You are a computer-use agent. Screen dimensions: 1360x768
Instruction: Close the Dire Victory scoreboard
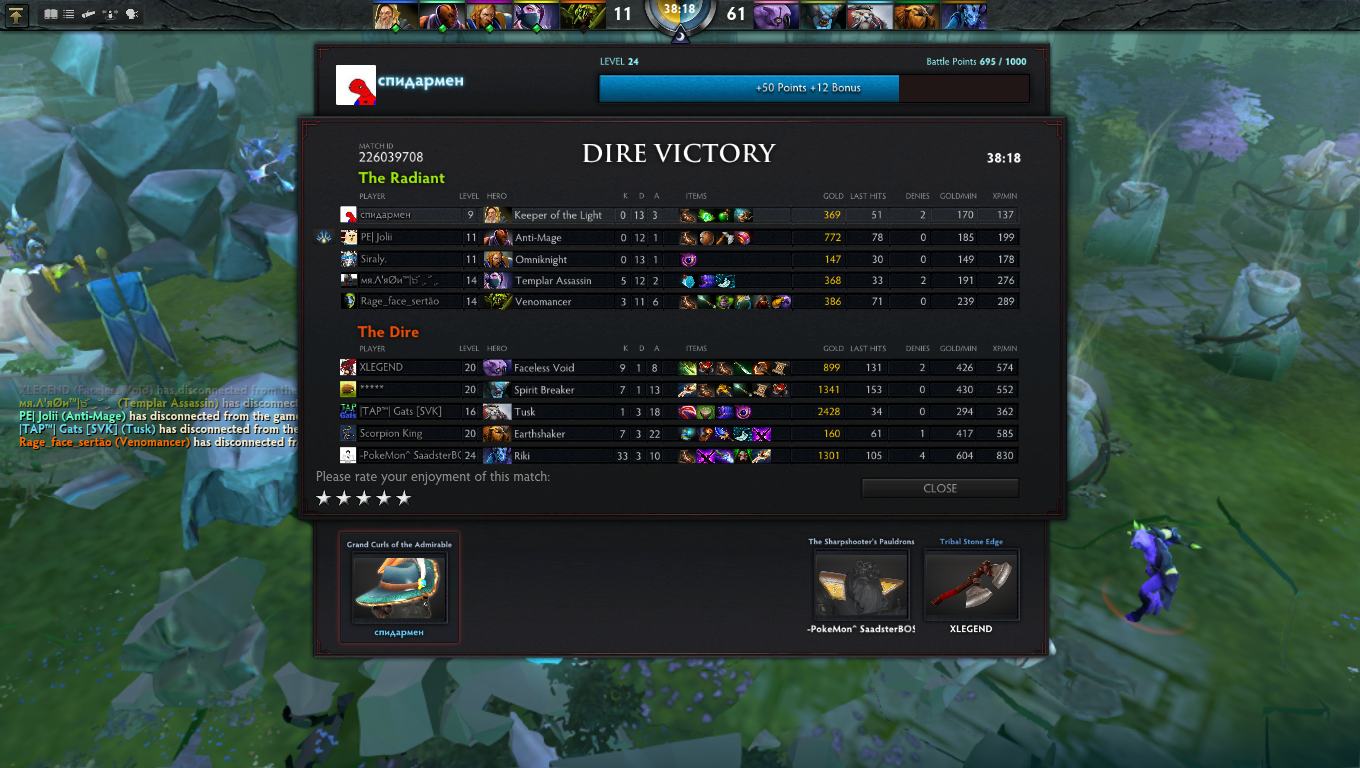point(940,488)
